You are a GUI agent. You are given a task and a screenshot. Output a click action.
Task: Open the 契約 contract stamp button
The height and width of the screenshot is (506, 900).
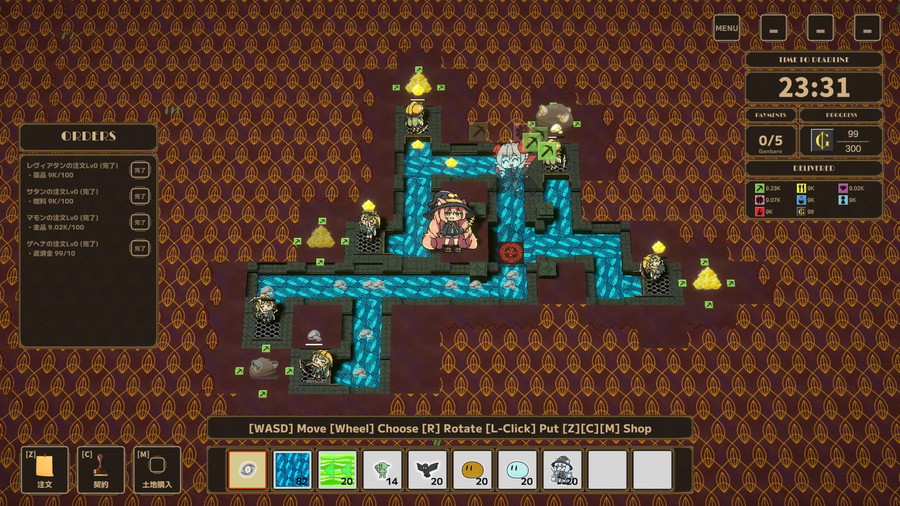[x=101, y=468]
